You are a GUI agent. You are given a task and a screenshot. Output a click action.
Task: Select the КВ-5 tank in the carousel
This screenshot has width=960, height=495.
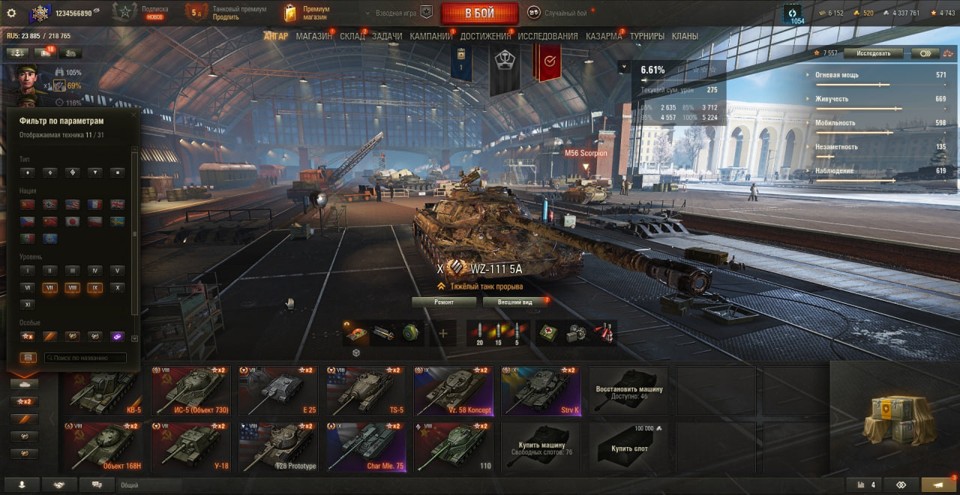coord(103,390)
